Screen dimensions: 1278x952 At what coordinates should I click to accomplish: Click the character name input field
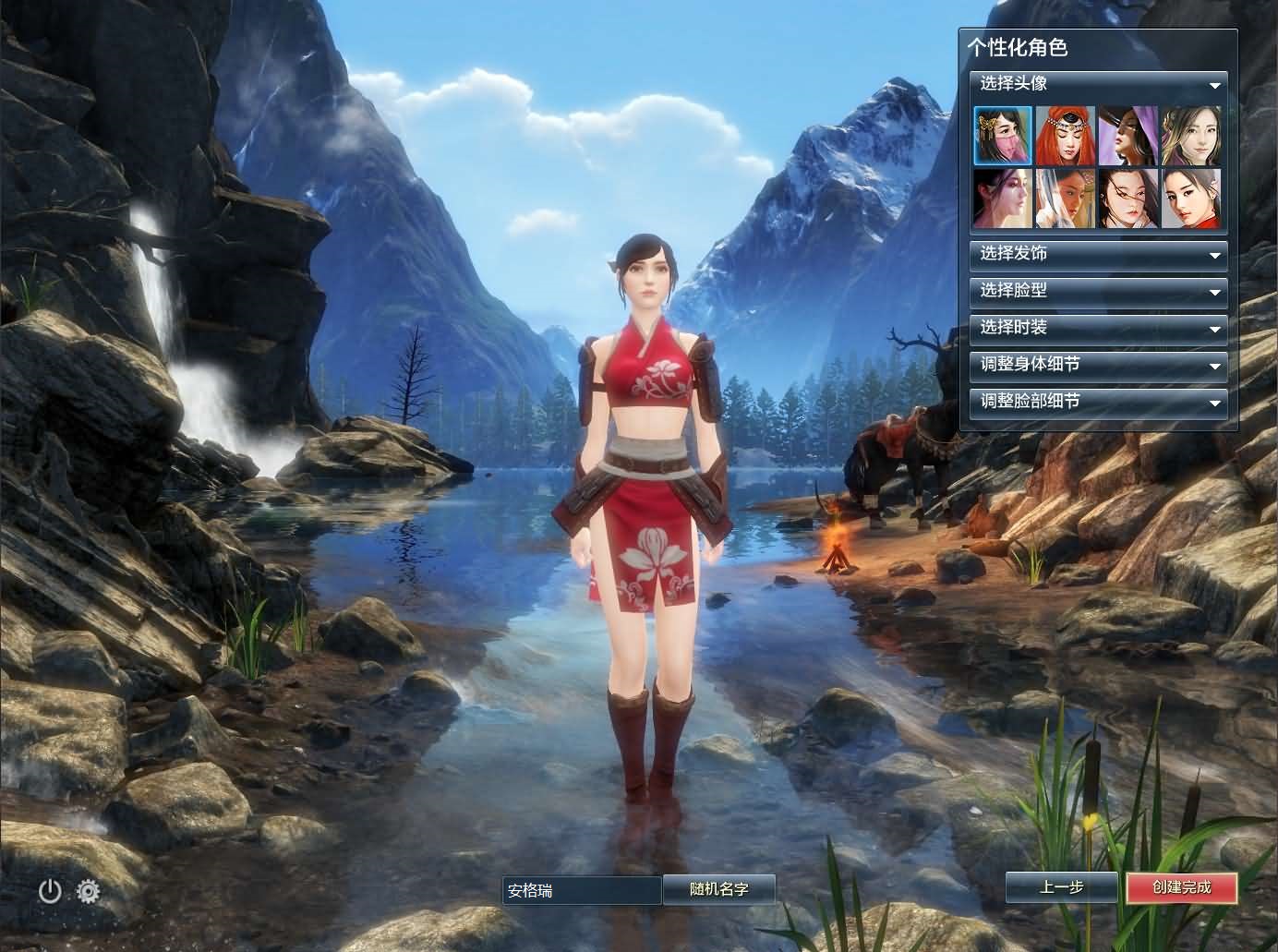(582, 890)
